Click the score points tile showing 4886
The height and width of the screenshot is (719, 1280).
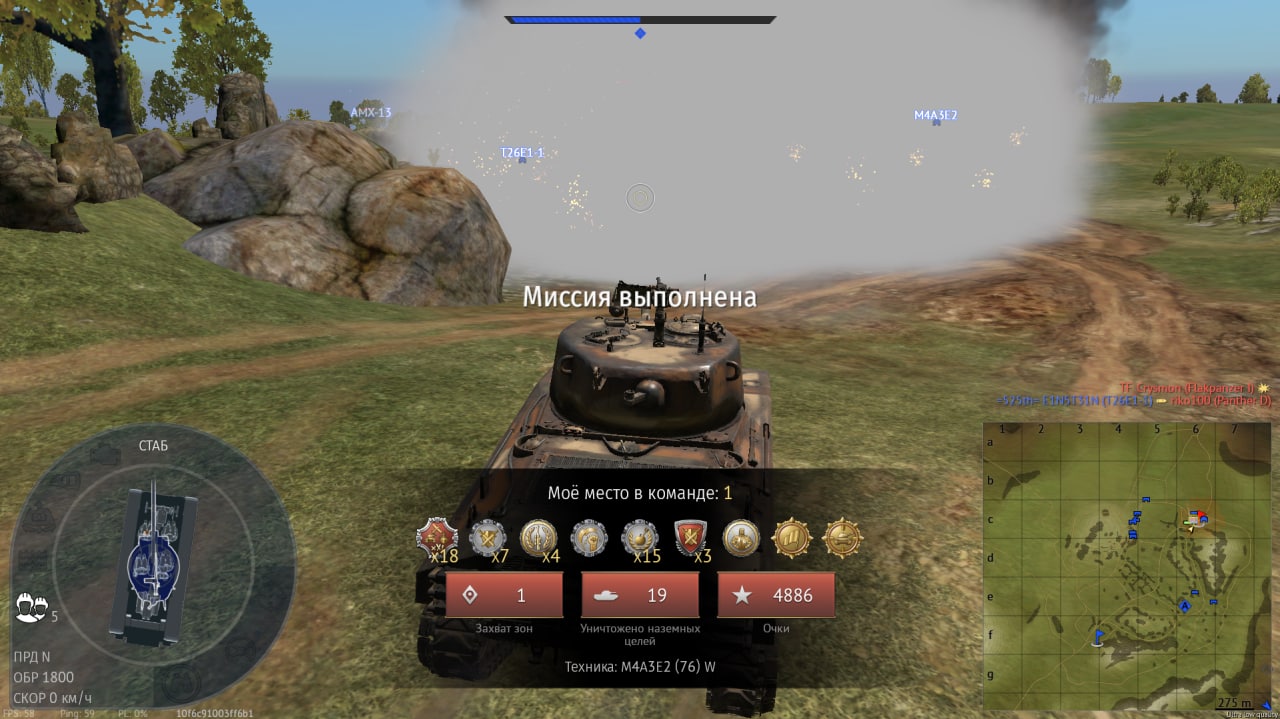pos(776,595)
